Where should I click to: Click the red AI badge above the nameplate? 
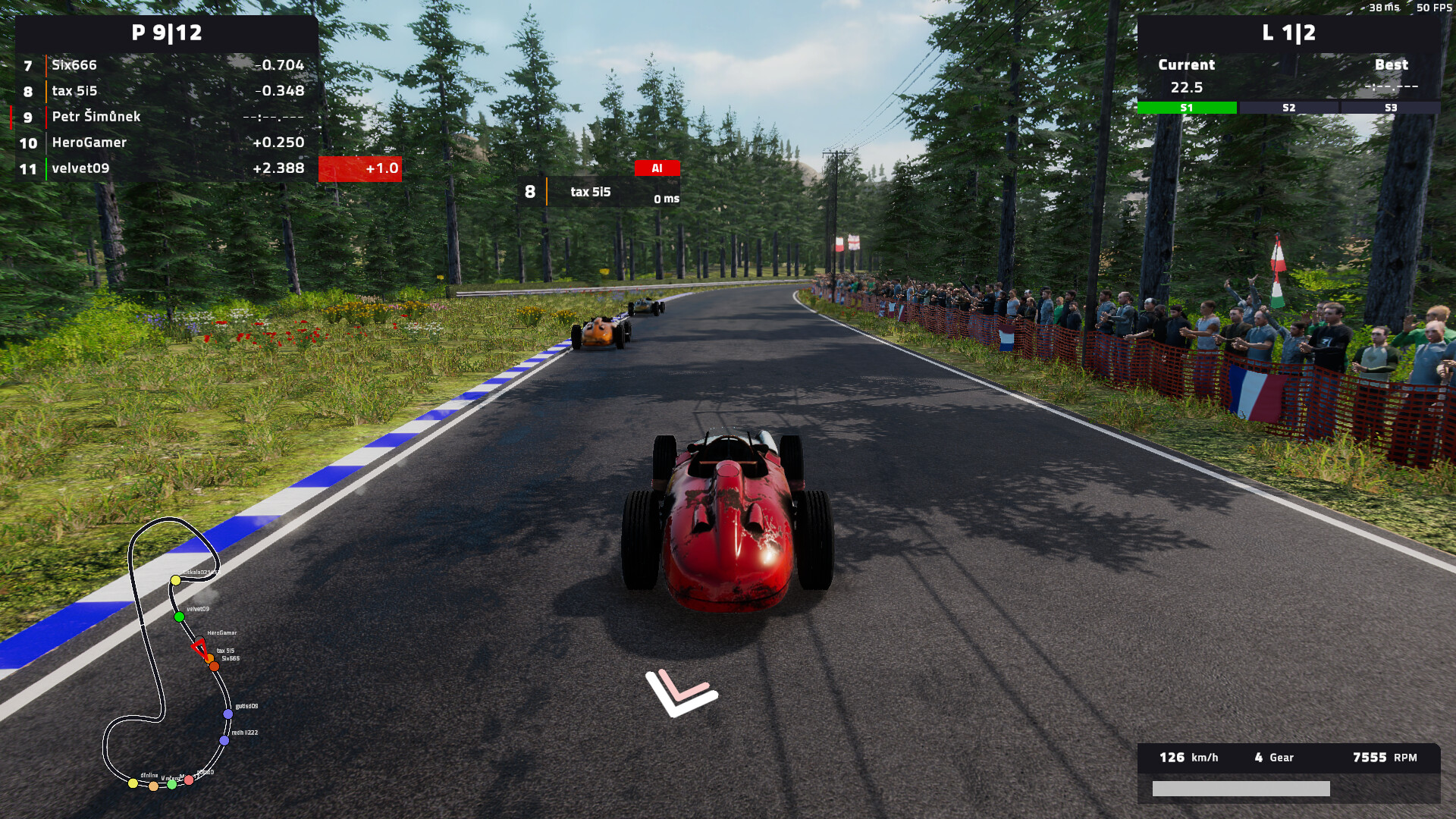[x=657, y=168]
